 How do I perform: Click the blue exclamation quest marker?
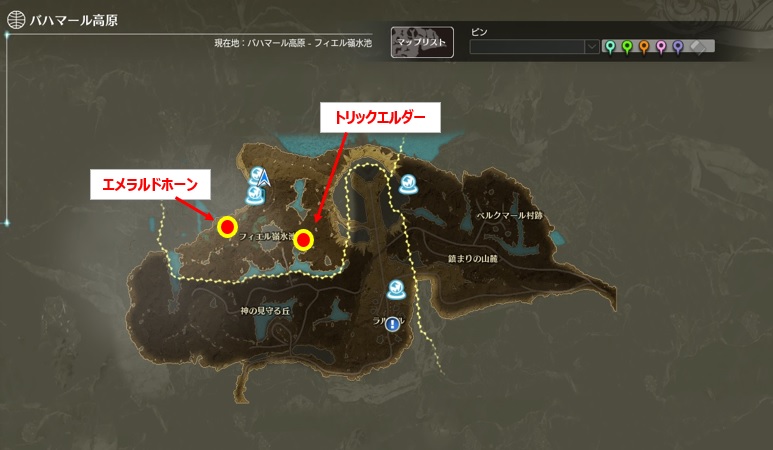point(392,323)
